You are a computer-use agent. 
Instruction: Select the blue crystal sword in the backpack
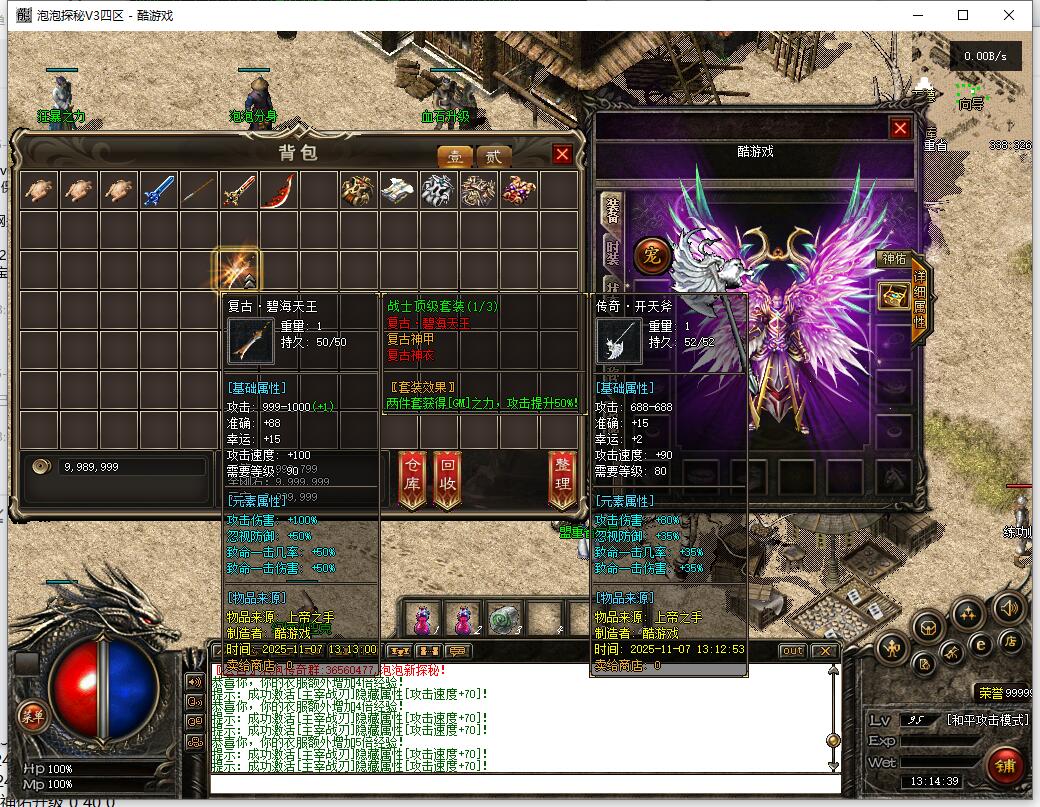point(159,189)
